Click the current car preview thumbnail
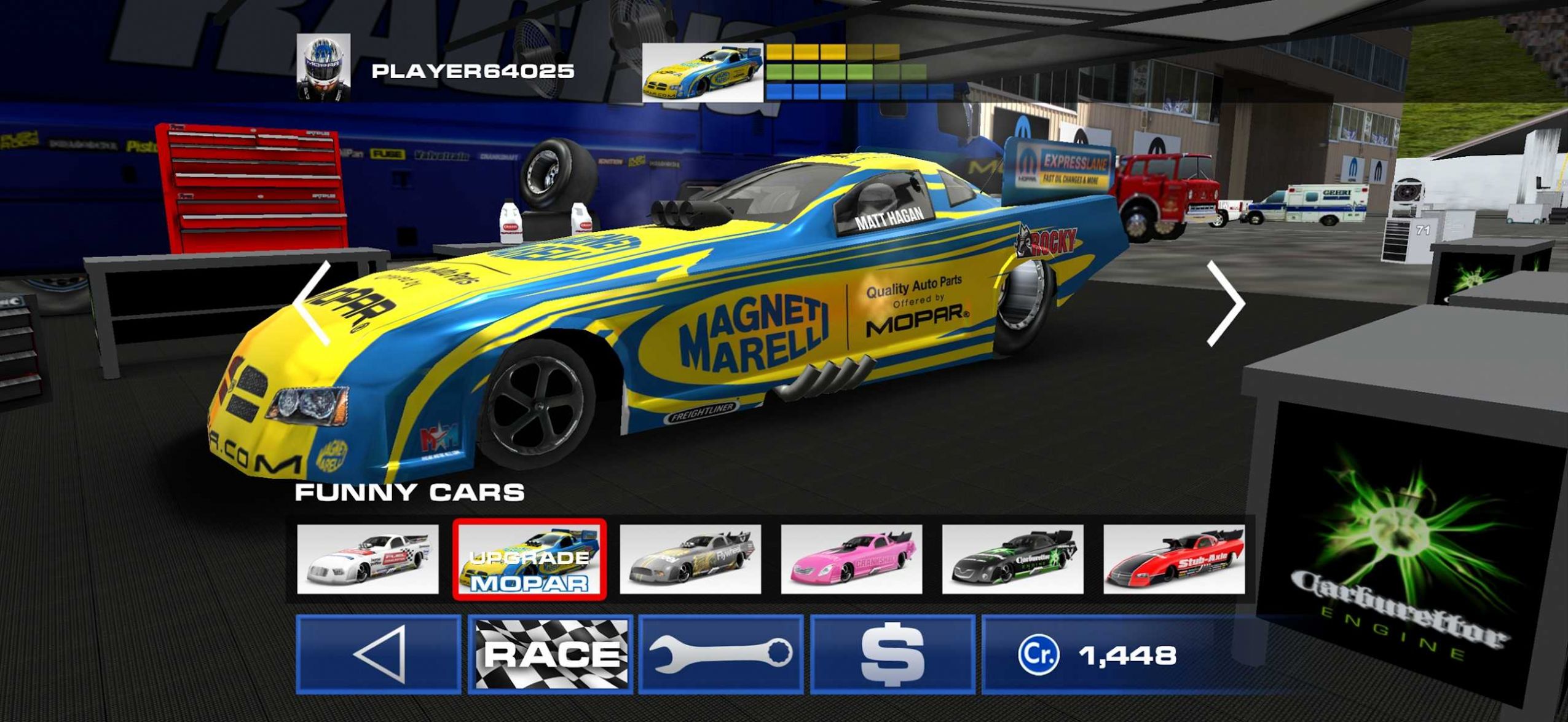Screen dimensions: 1568x722 click(x=702, y=73)
